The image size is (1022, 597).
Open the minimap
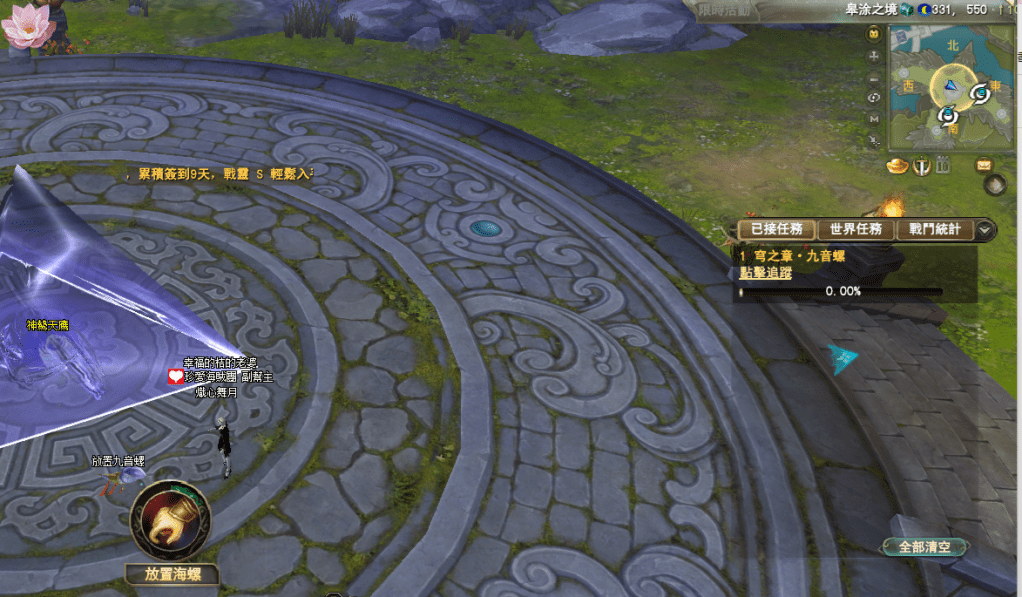click(x=949, y=90)
